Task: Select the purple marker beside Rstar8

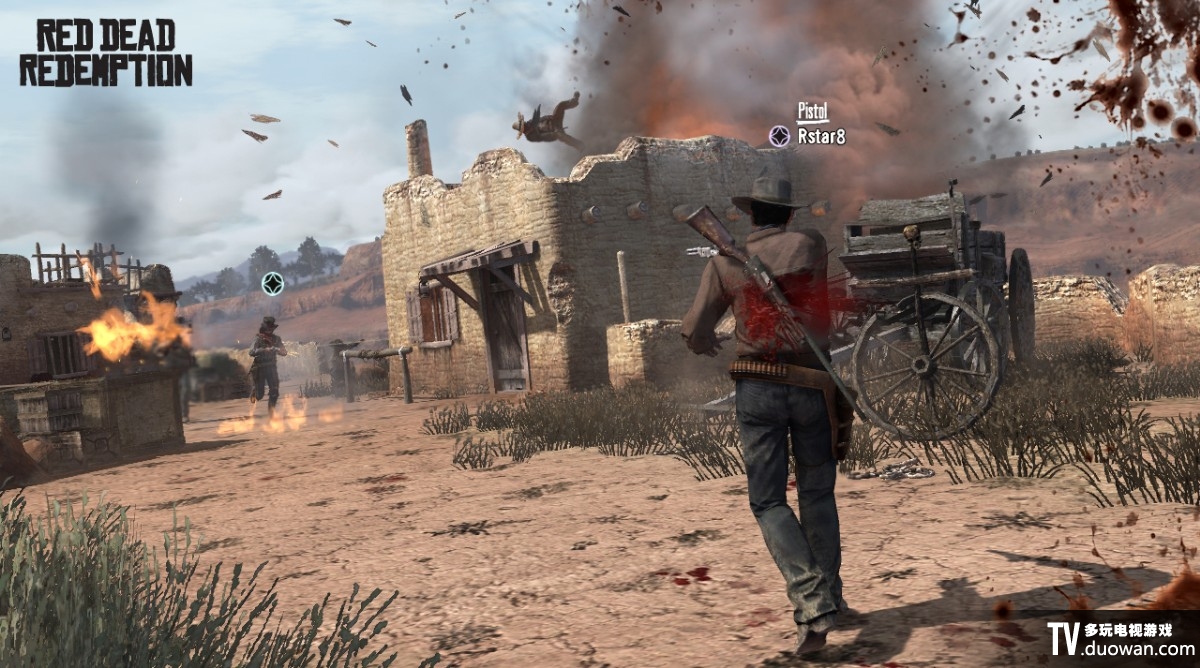Action: [x=779, y=136]
